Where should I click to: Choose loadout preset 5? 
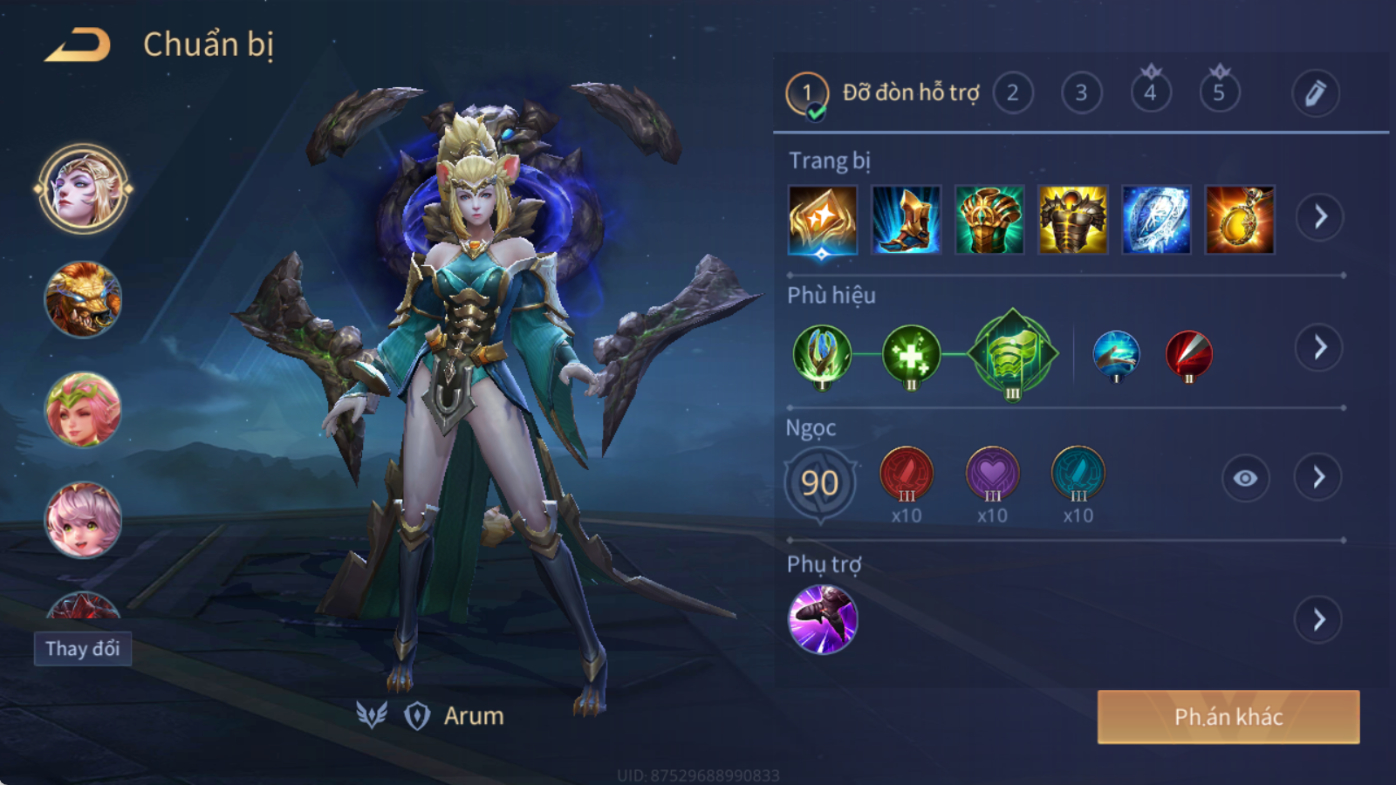point(1219,93)
